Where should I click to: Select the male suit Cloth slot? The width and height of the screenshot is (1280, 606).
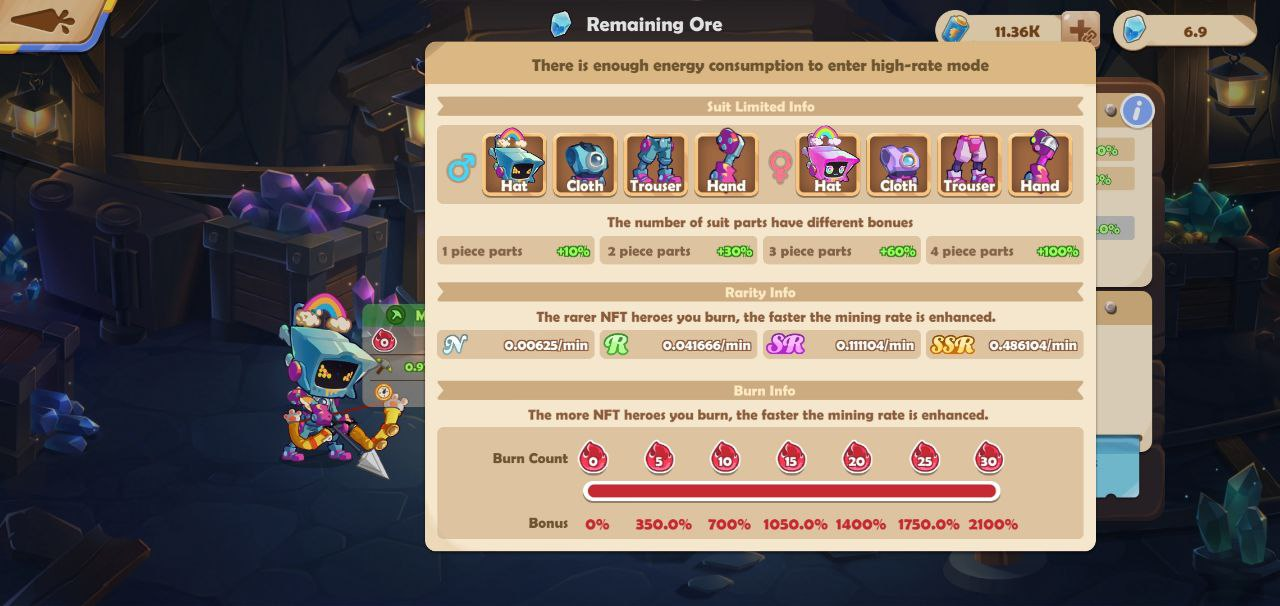pyautogui.click(x=585, y=164)
